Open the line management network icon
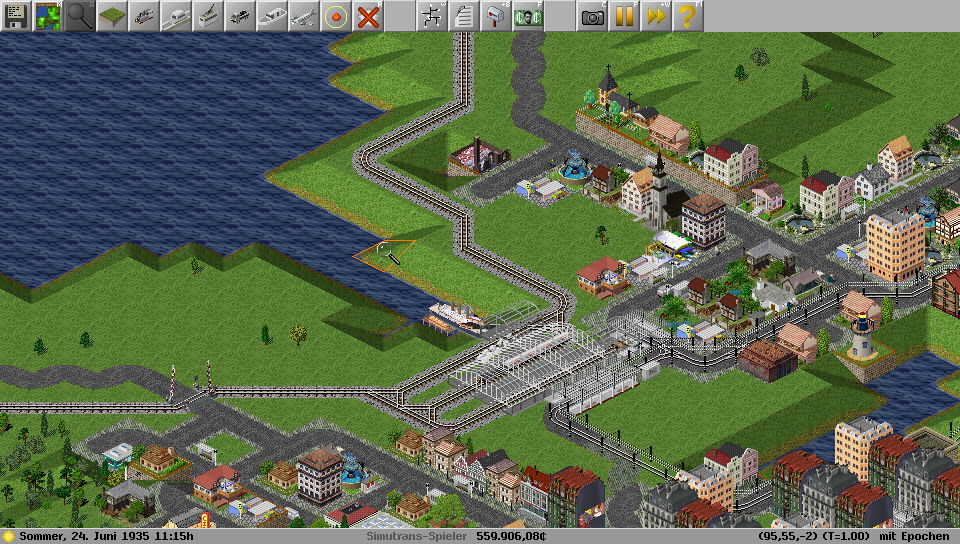The height and width of the screenshot is (544, 960). click(432, 16)
